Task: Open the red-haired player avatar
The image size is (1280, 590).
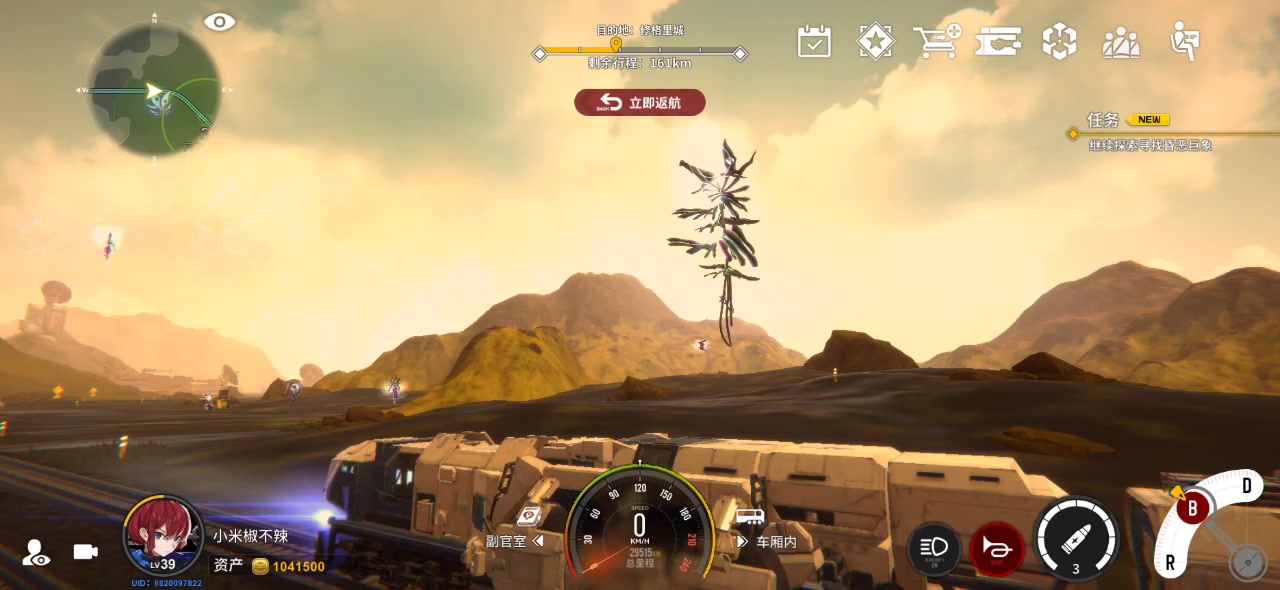Action: coord(162,536)
